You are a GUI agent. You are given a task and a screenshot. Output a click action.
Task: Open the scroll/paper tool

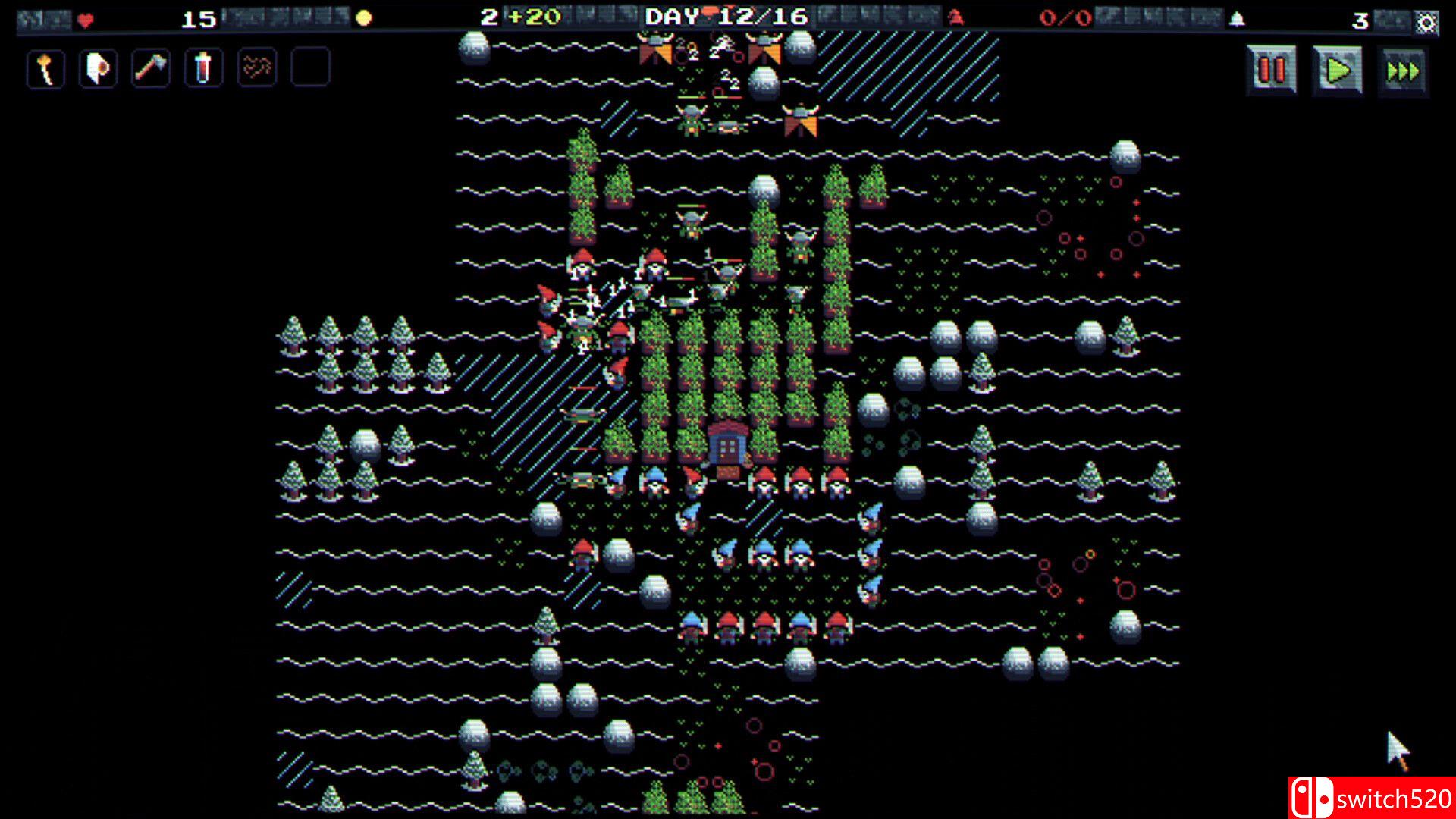click(x=97, y=69)
